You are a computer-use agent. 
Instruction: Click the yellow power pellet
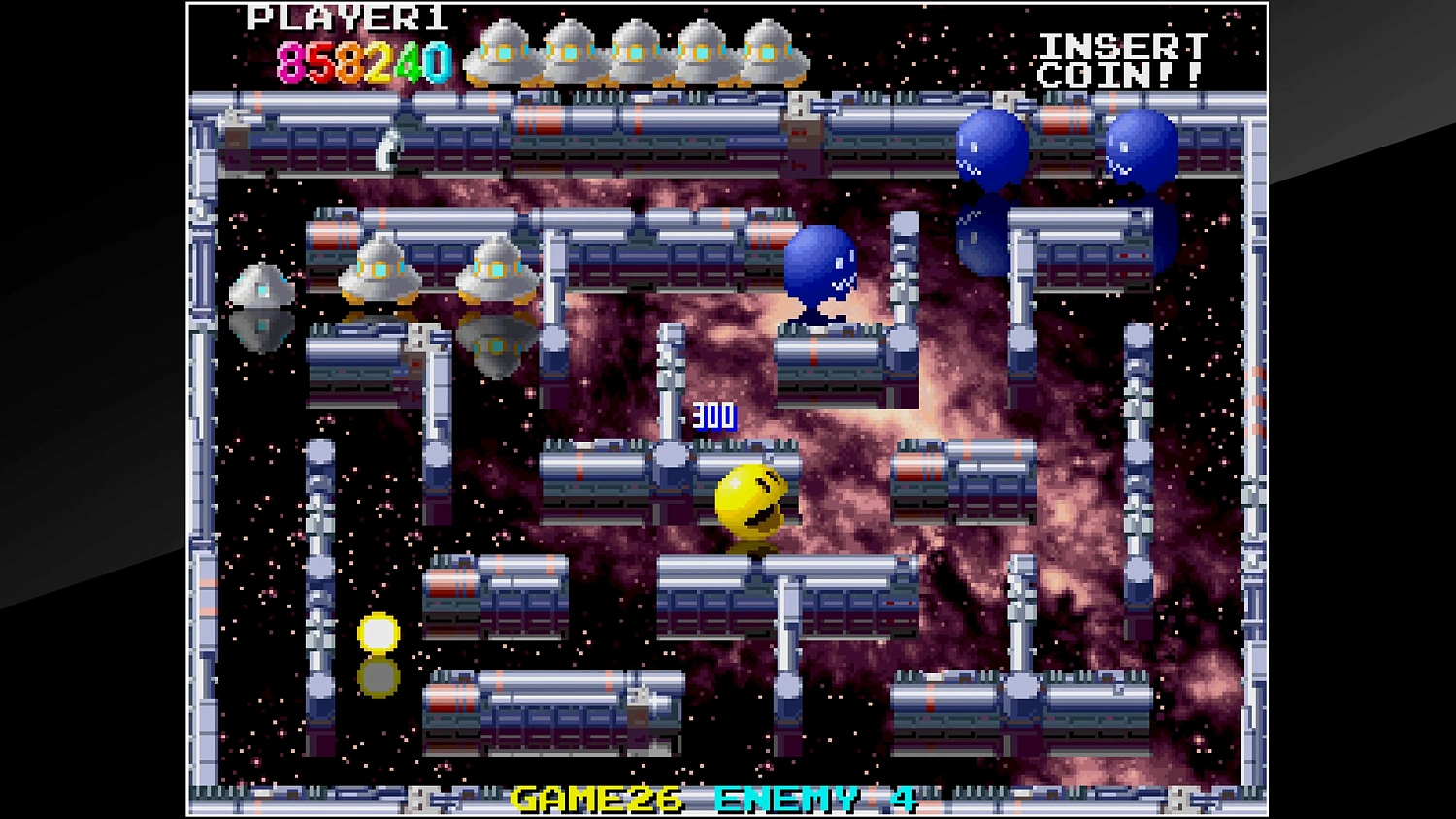click(x=380, y=633)
